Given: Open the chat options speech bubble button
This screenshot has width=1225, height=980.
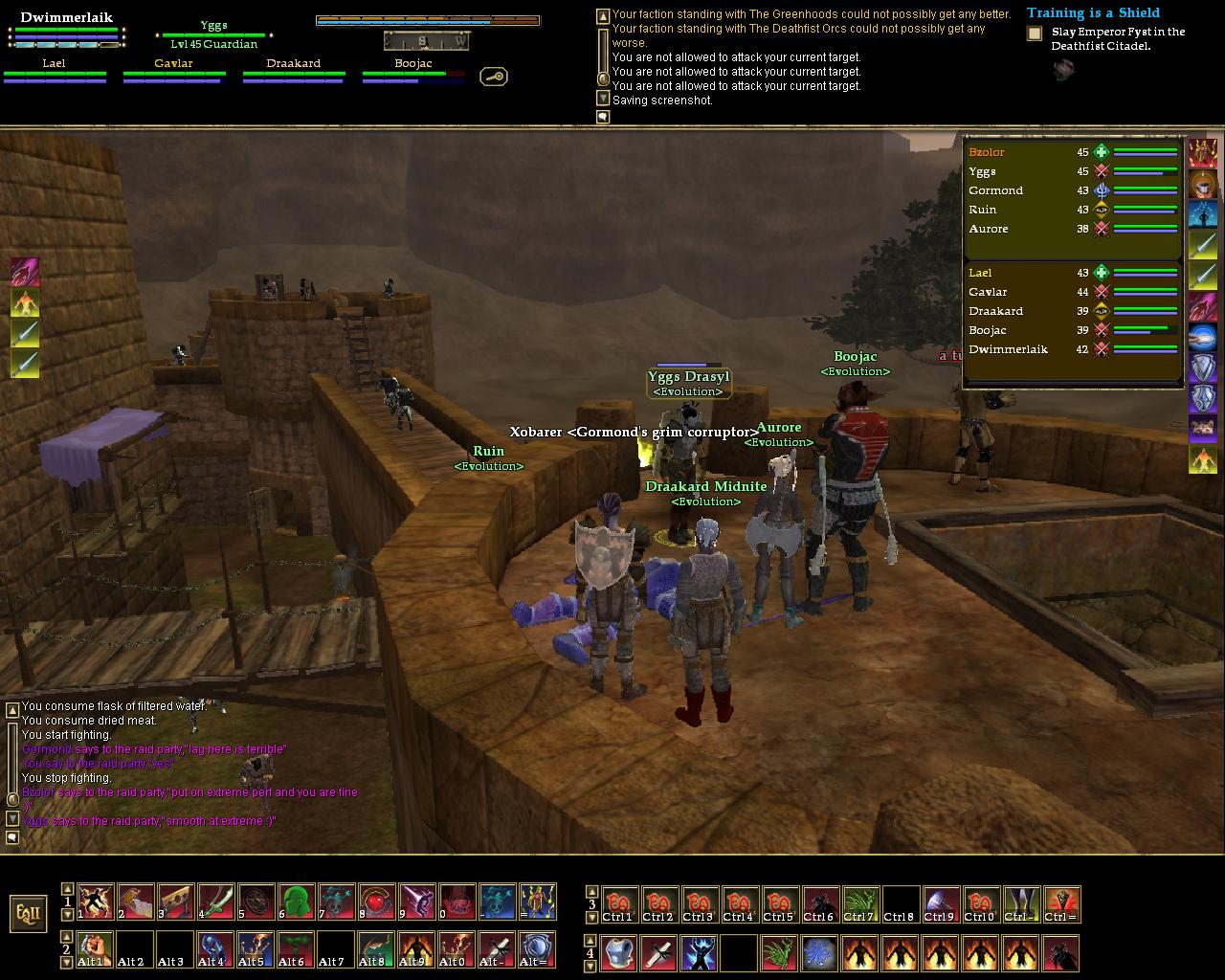Looking at the screenshot, I should [x=12, y=837].
